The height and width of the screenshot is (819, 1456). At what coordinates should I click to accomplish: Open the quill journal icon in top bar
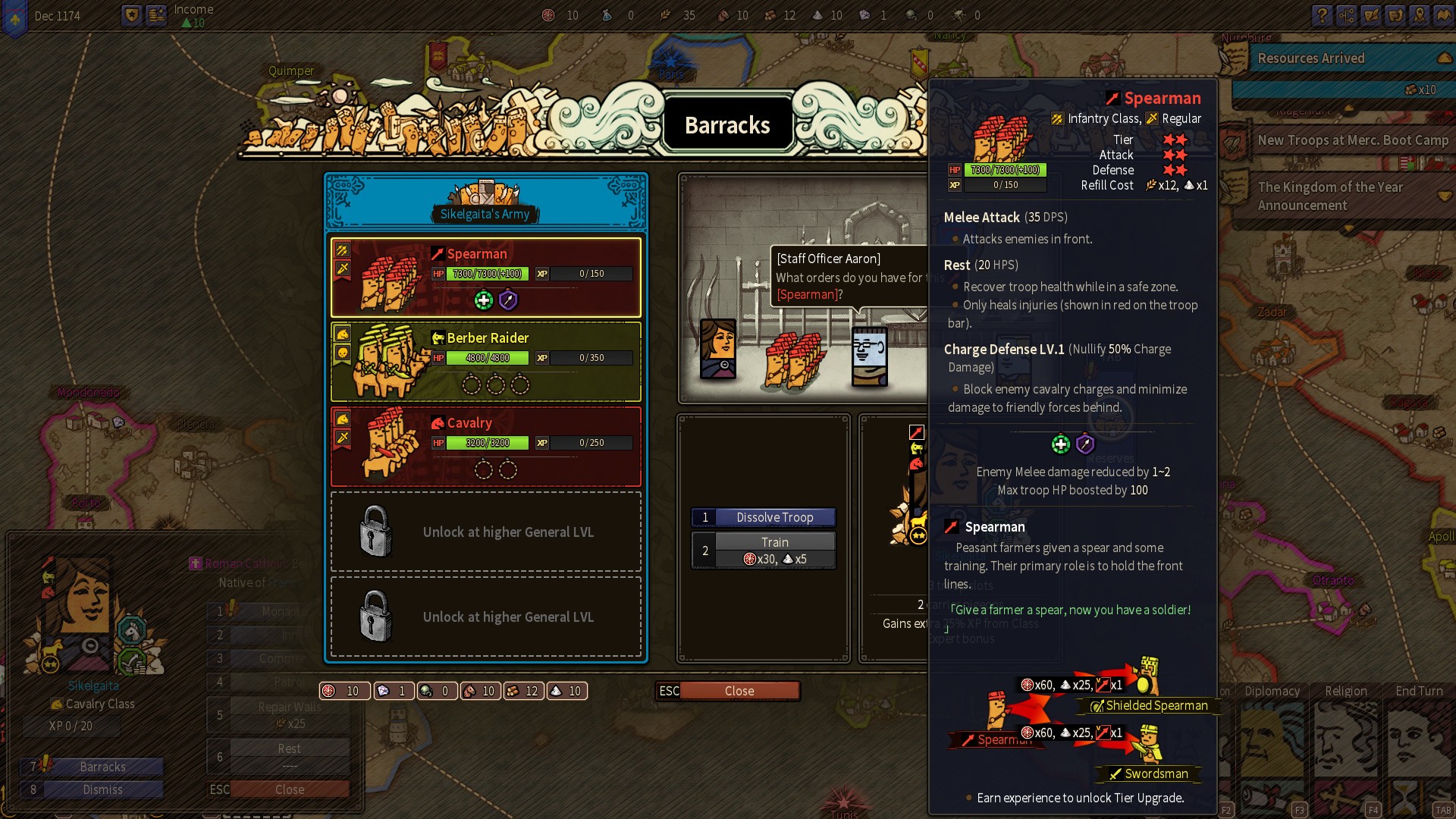[1371, 15]
